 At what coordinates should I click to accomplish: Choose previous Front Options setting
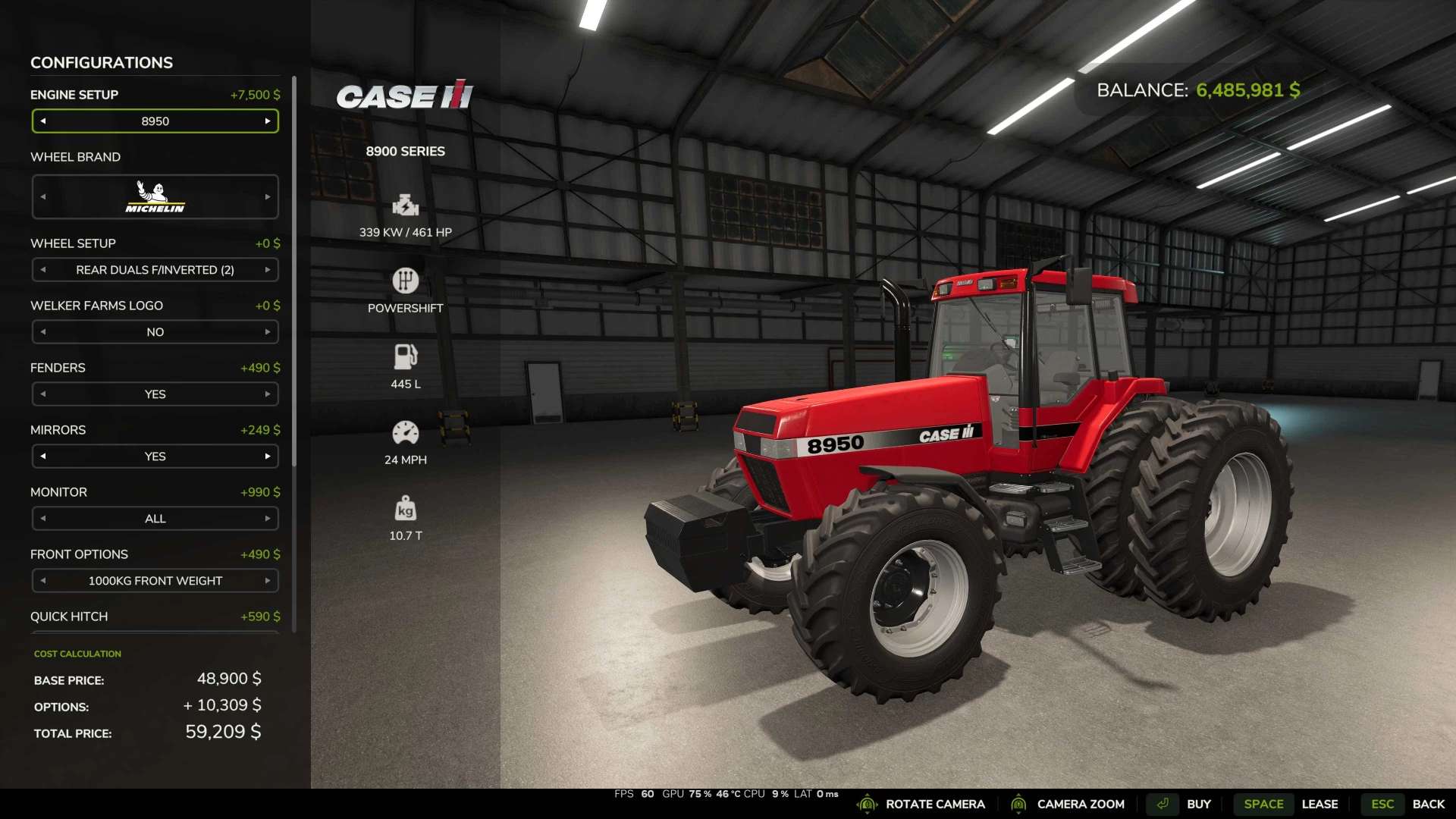[x=43, y=581]
